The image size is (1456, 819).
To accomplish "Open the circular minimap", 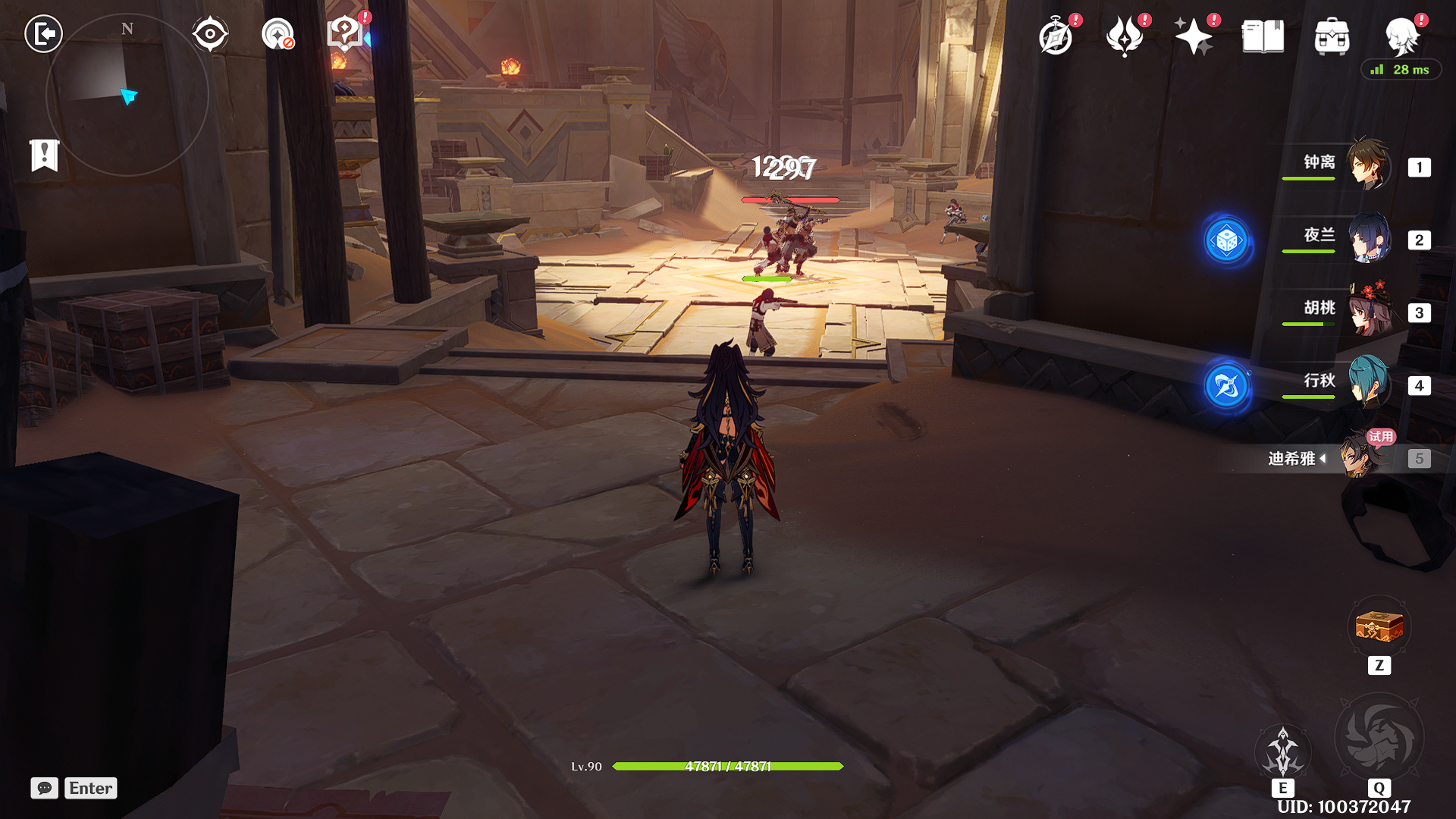I will (127, 96).
